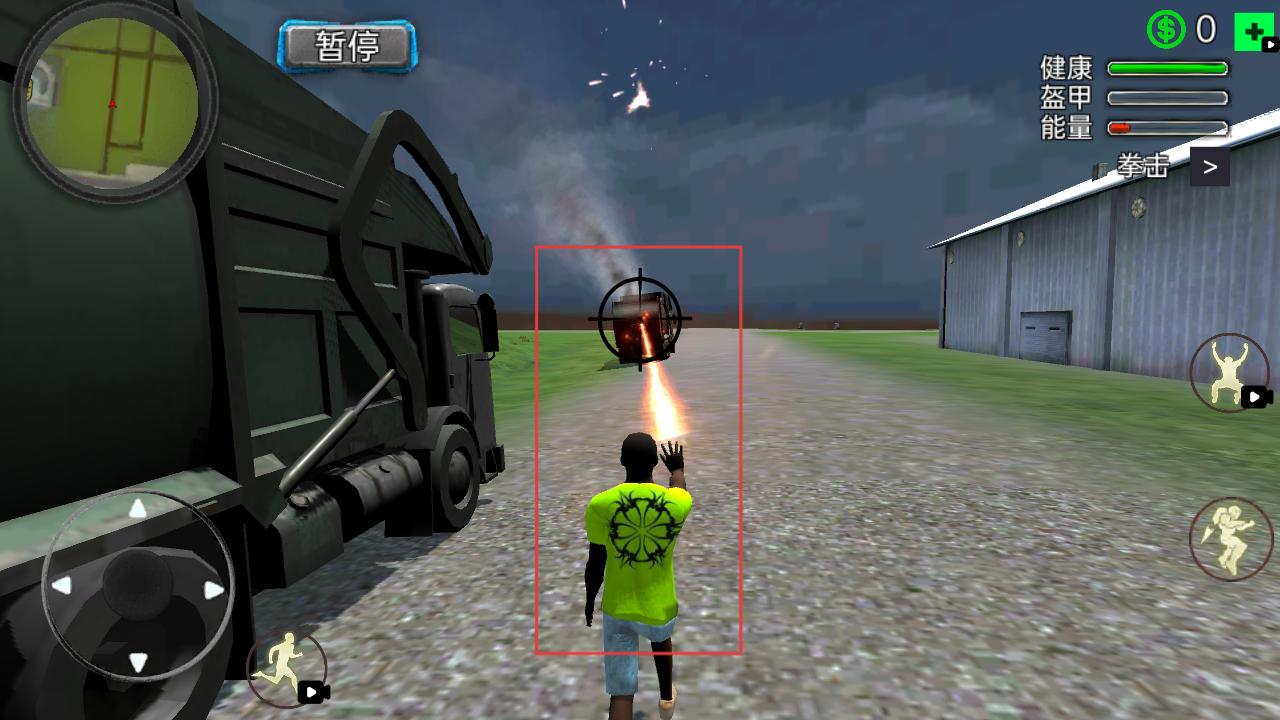Viewport: 1280px width, 720px height.
Task: Tap the joystick up arrow
Action: point(138,510)
